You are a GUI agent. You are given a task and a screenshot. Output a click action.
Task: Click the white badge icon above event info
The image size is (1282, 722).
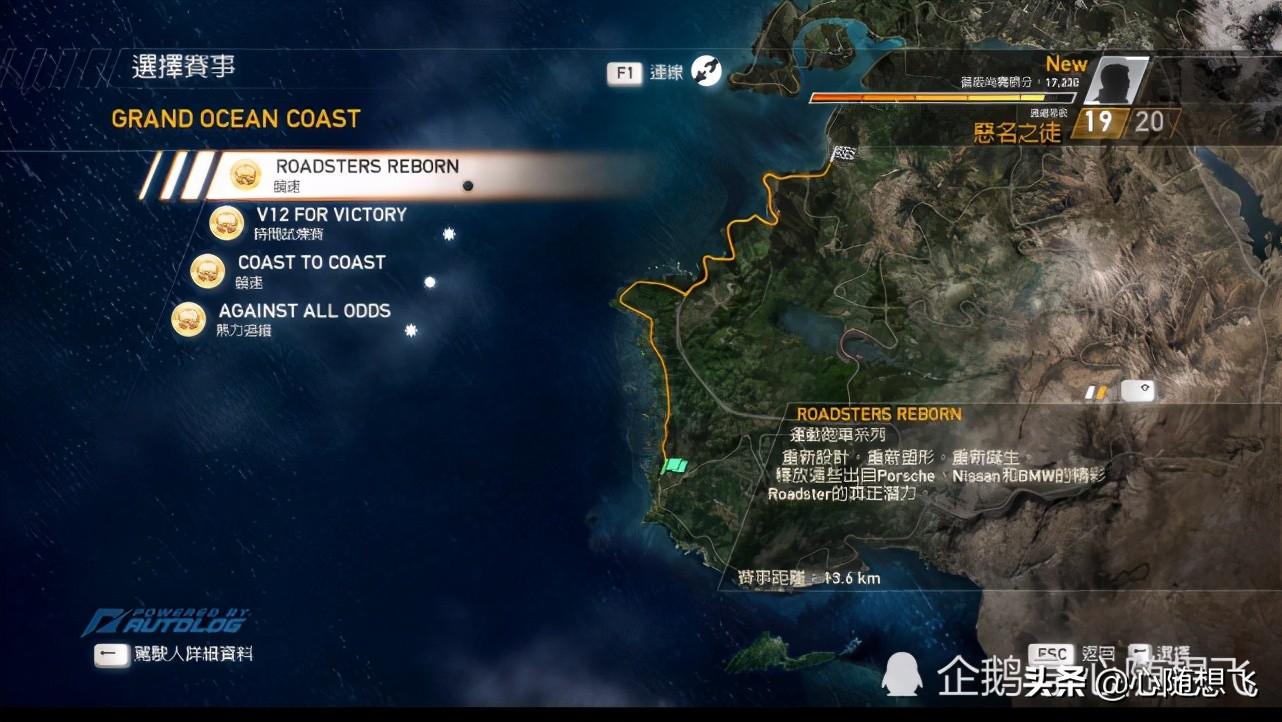(1137, 391)
